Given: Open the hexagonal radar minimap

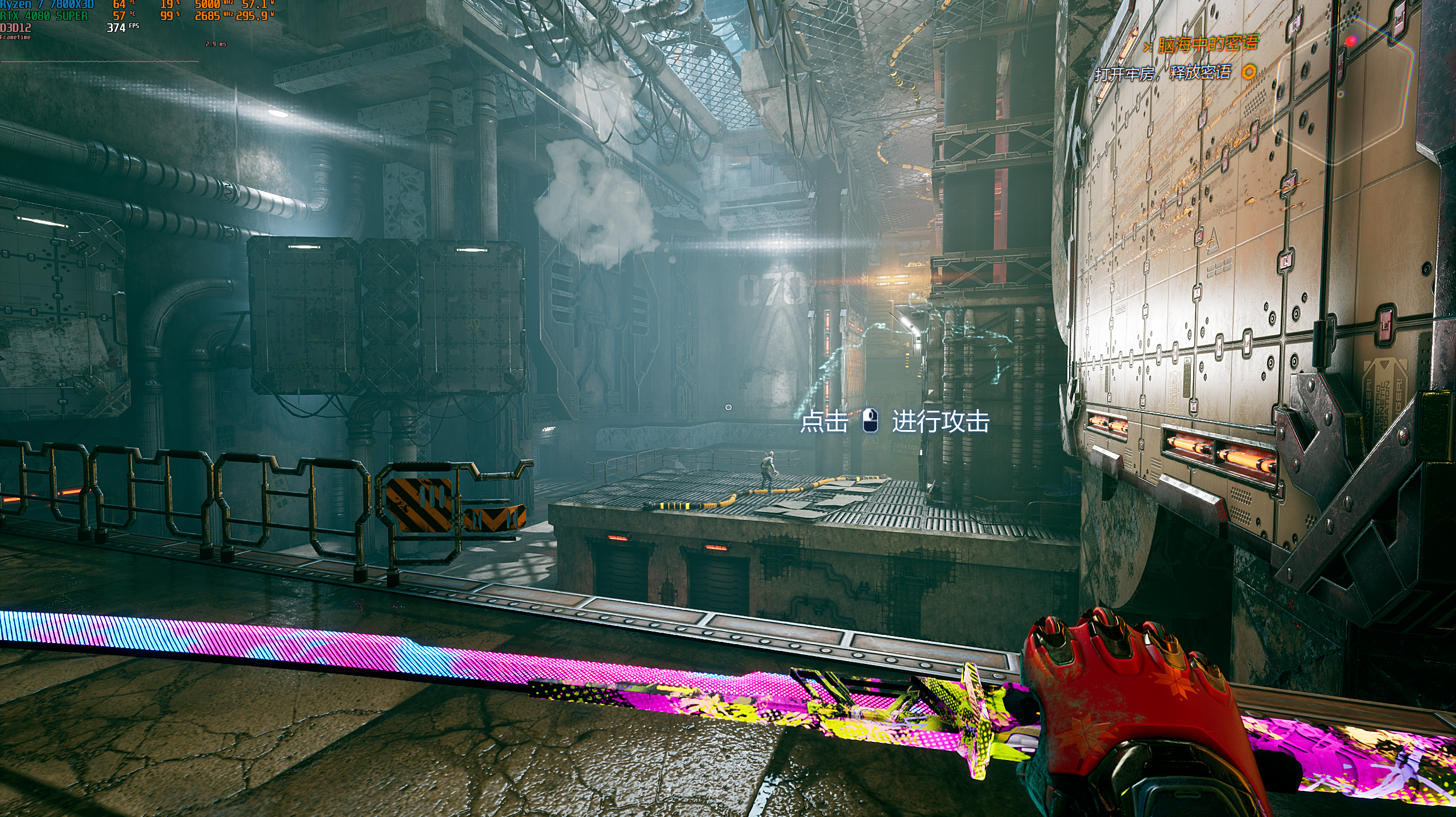Looking at the screenshot, I should [1346, 85].
